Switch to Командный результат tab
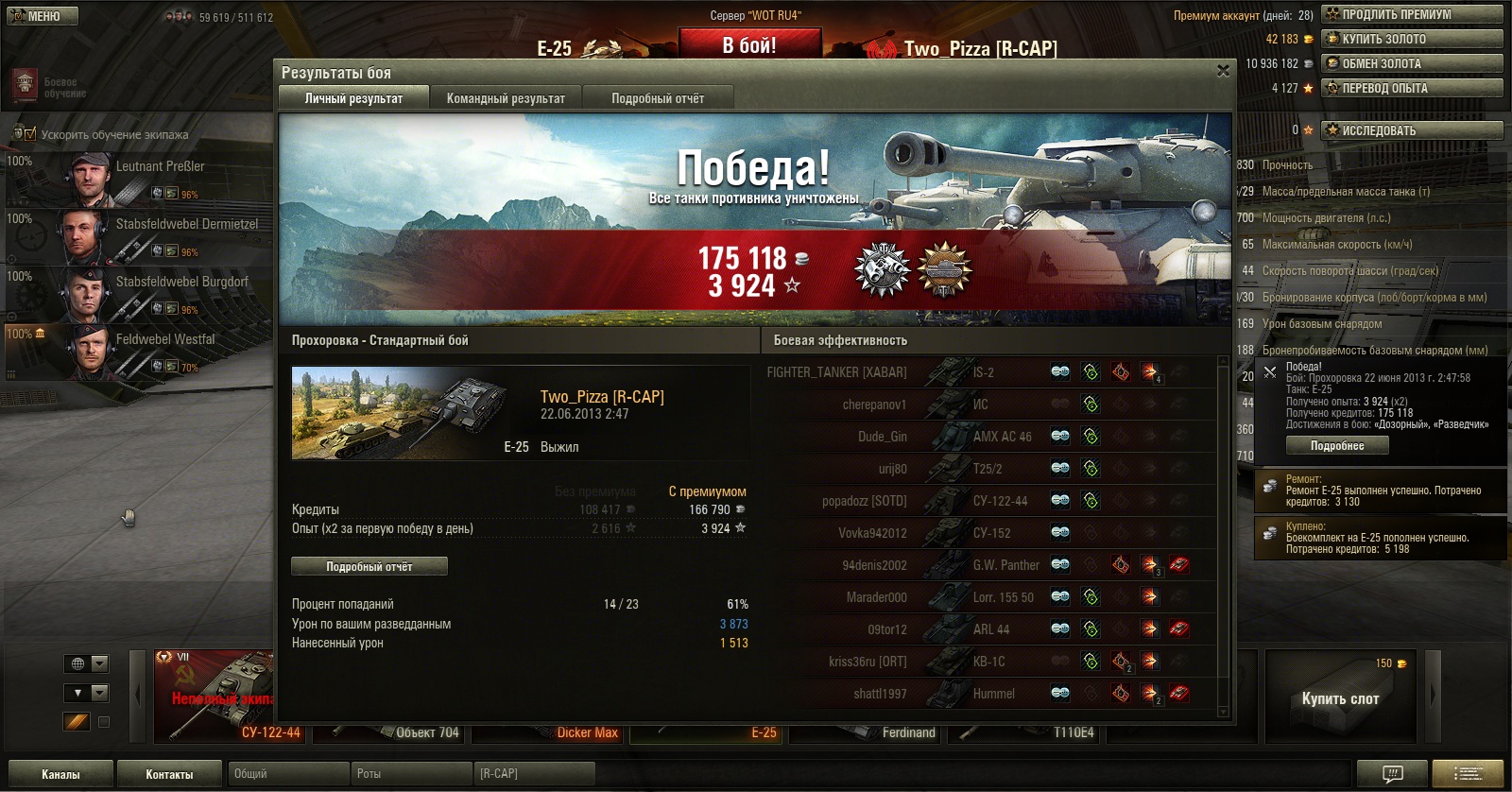This screenshot has width=1512, height=792. (506, 98)
